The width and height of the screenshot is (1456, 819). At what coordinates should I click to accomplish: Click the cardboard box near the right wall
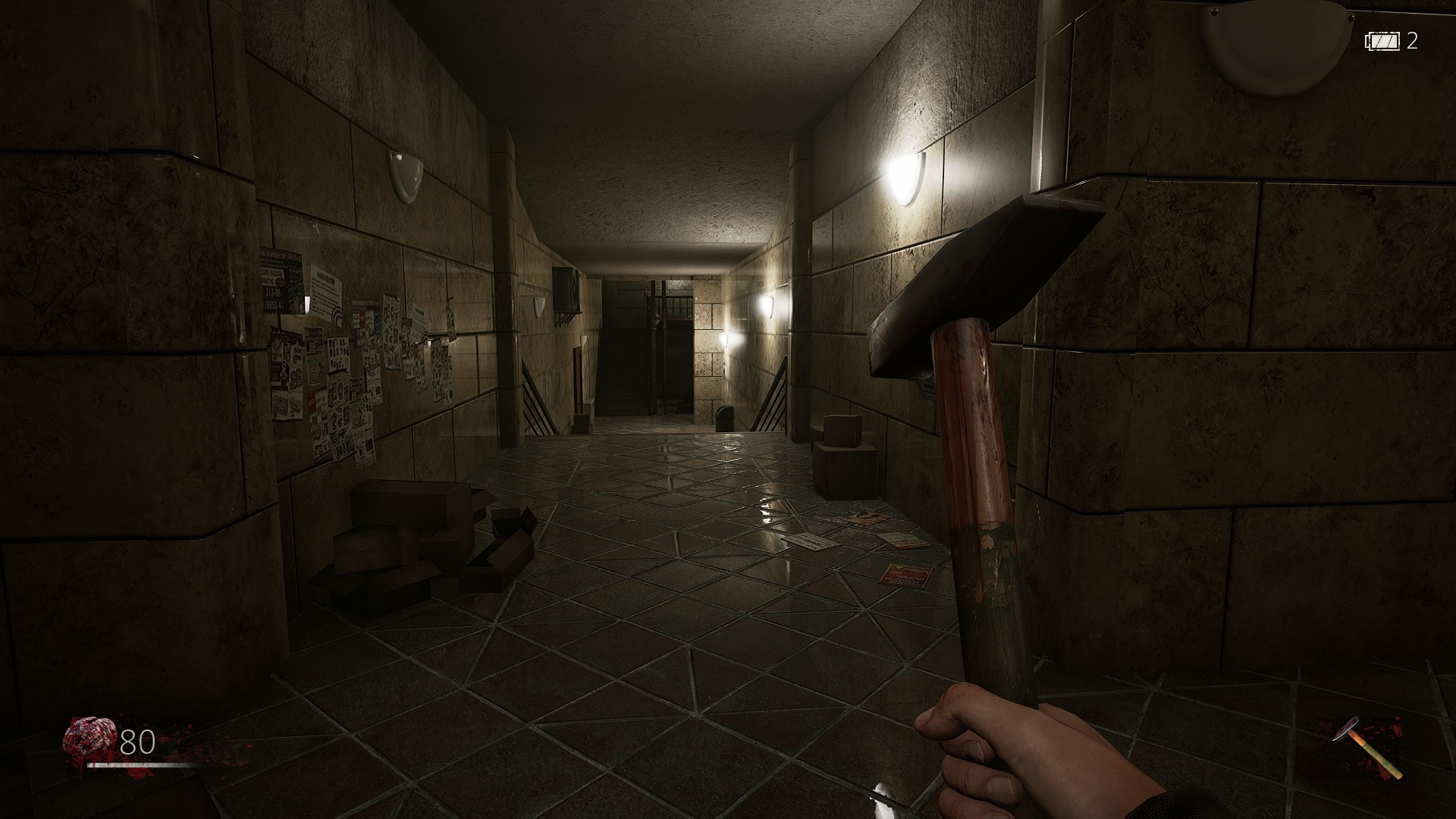click(x=842, y=447)
